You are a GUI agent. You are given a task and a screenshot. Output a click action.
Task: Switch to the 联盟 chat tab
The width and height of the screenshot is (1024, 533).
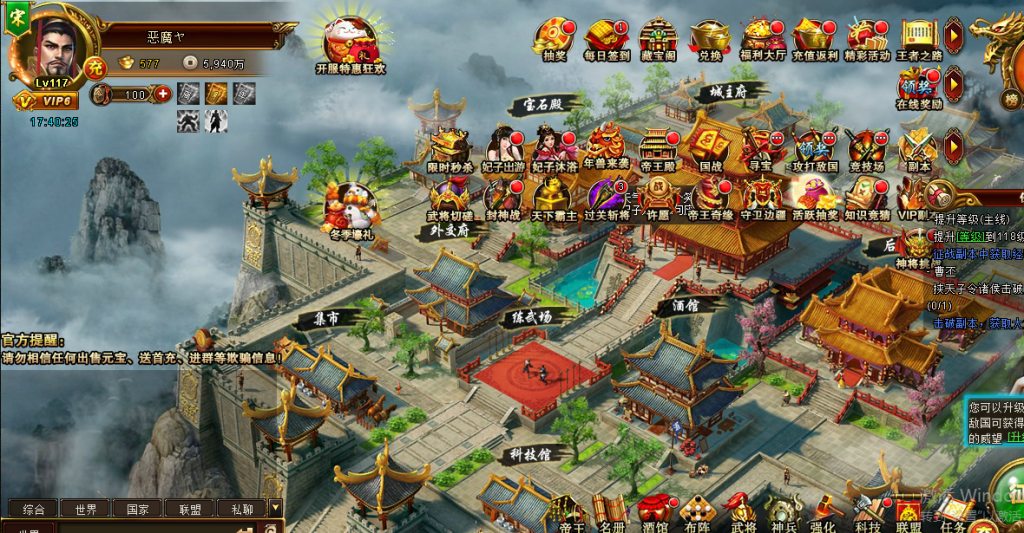(190, 509)
